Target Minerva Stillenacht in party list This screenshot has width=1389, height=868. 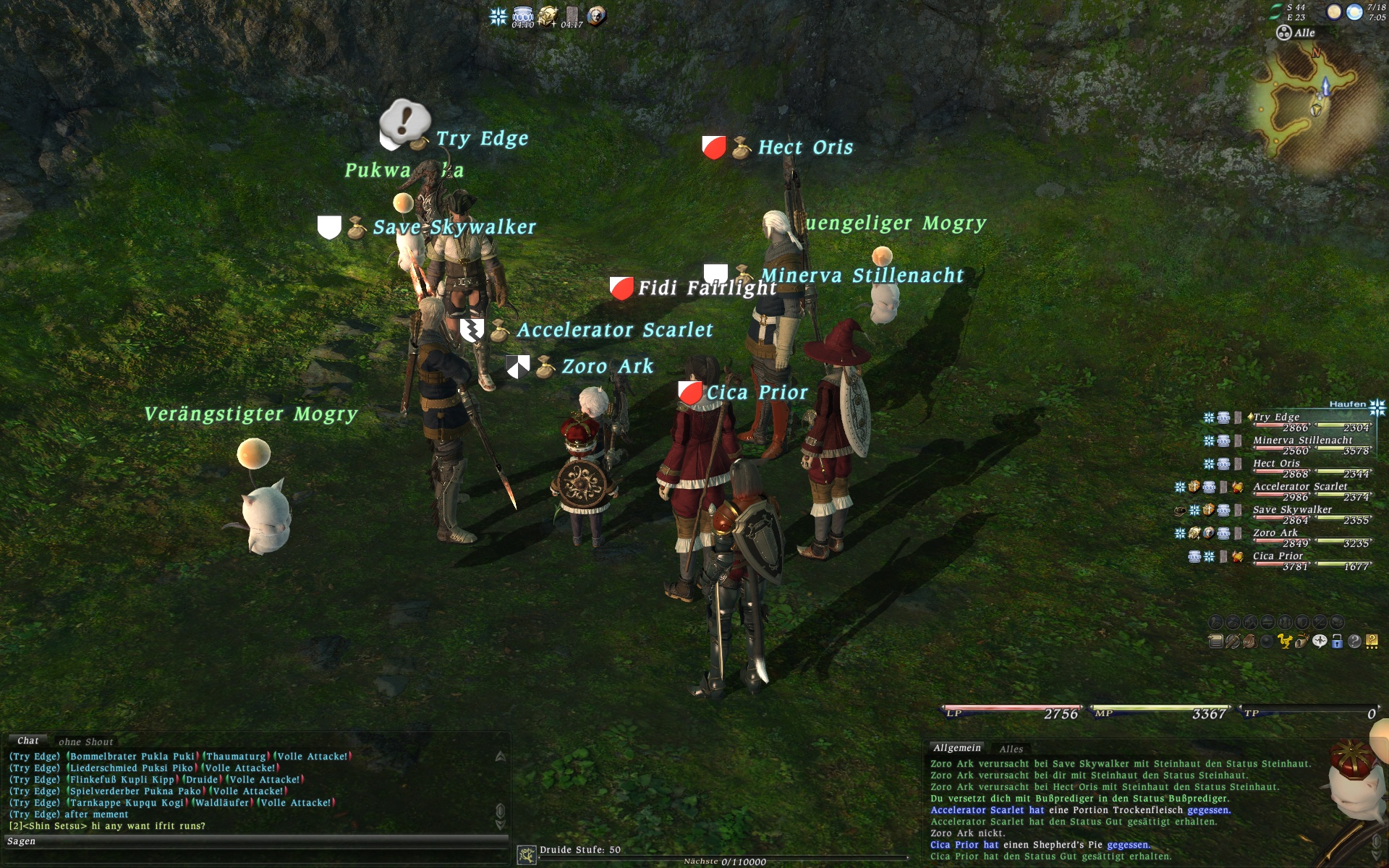click(1302, 441)
